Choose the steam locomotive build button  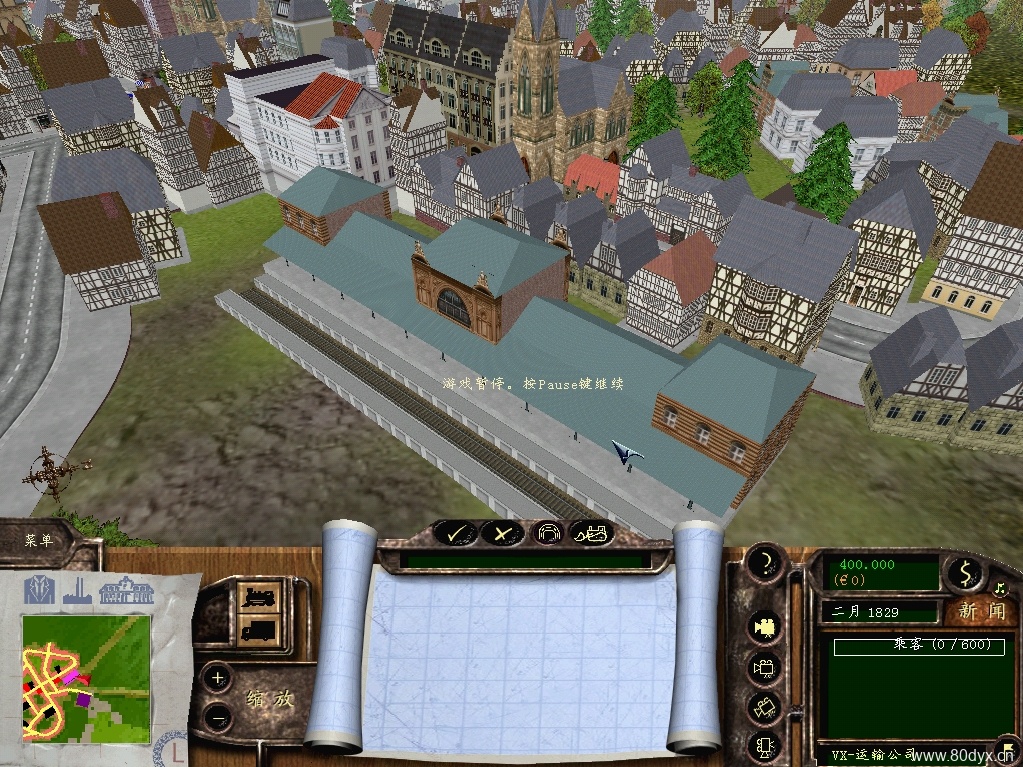pos(259,598)
